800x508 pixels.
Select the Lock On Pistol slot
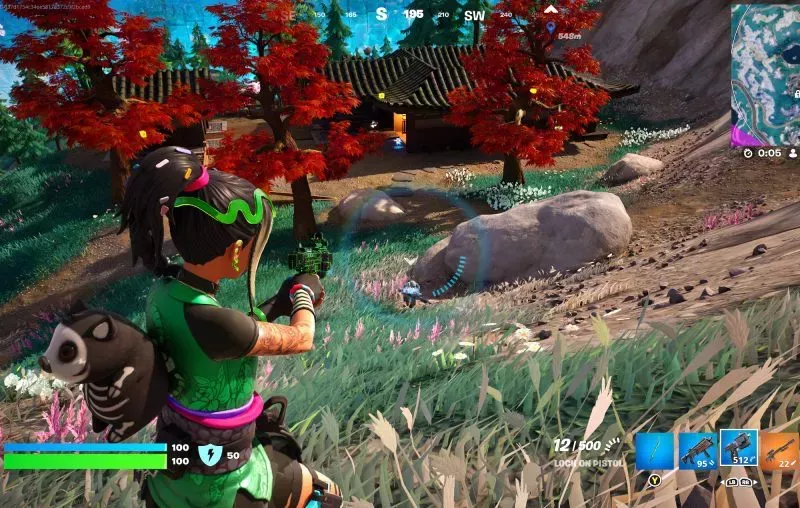pyautogui.click(x=738, y=451)
